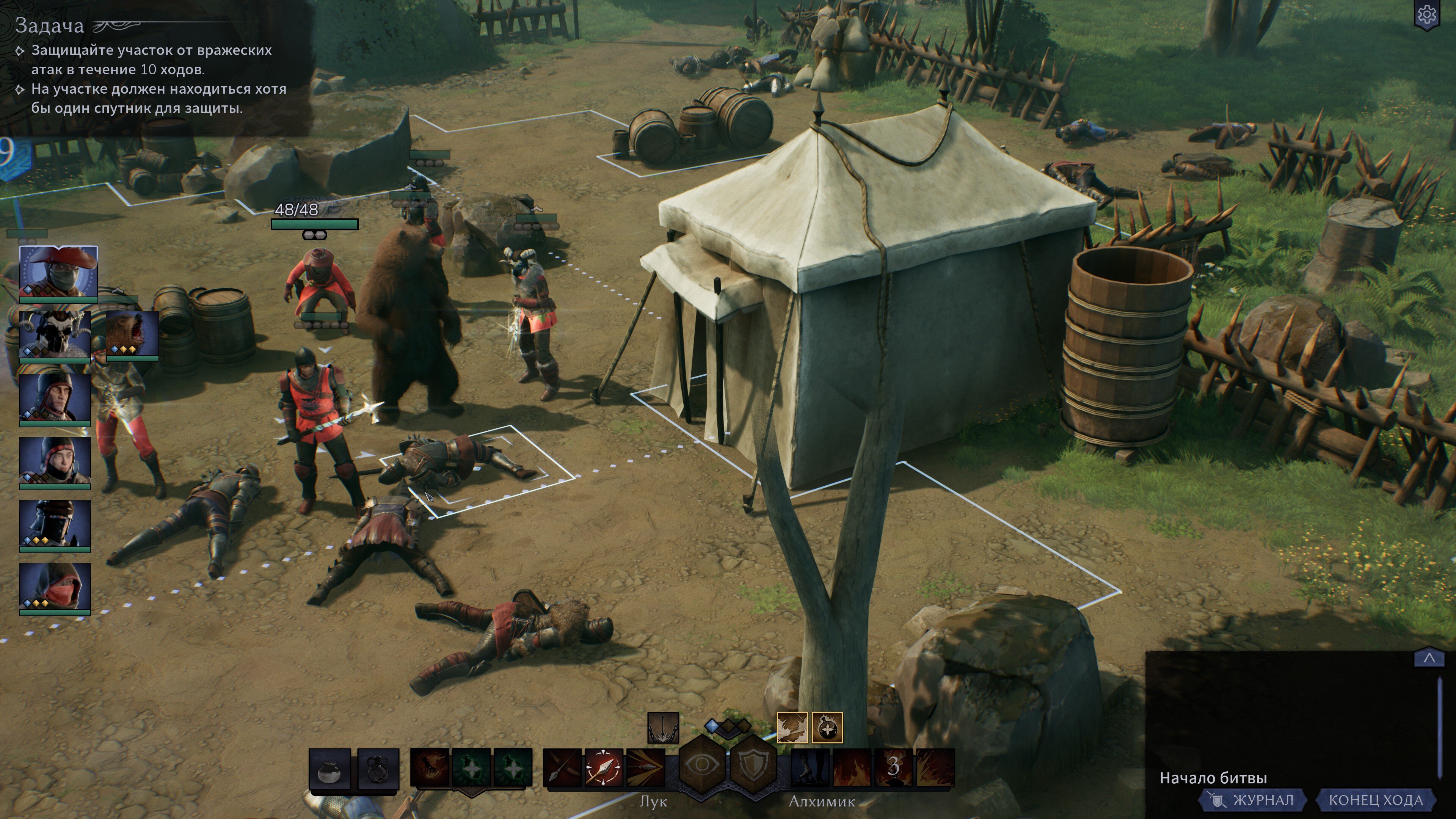Select the dark visored helmet knight portrait
This screenshot has width=1456, height=819.
coord(55,524)
